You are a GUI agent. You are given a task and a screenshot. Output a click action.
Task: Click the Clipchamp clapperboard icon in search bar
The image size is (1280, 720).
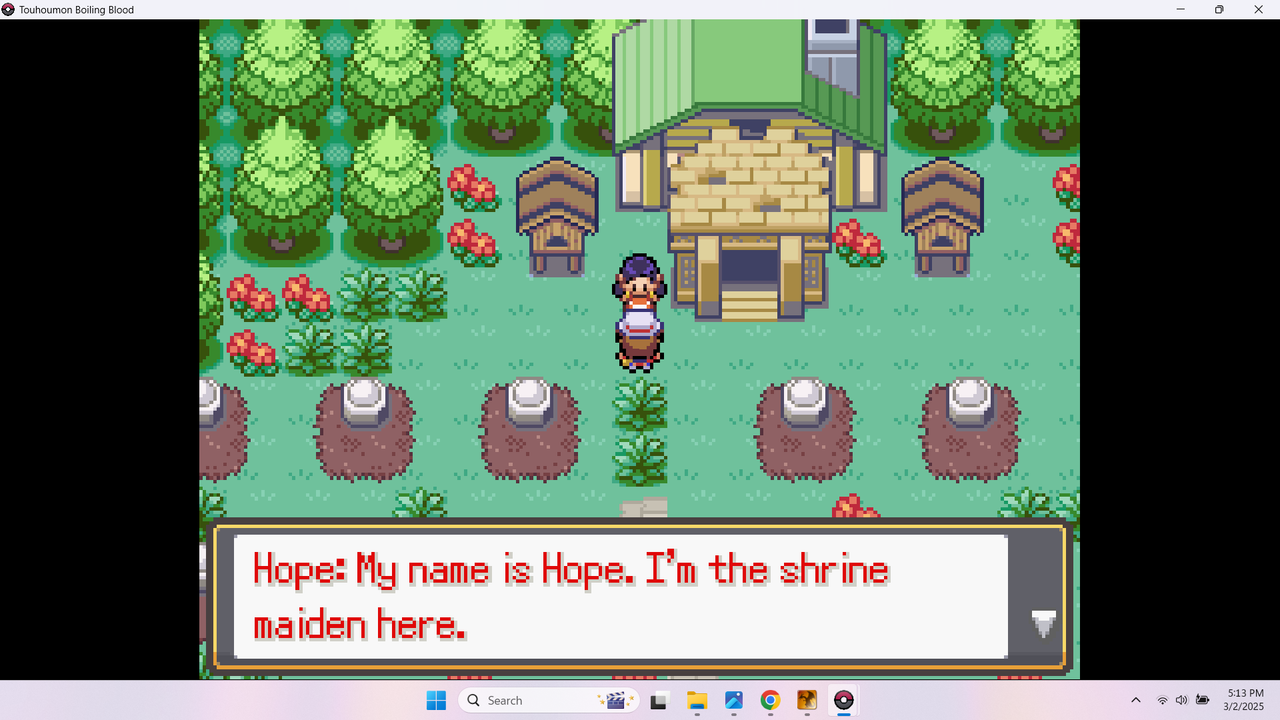click(x=617, y=700)
